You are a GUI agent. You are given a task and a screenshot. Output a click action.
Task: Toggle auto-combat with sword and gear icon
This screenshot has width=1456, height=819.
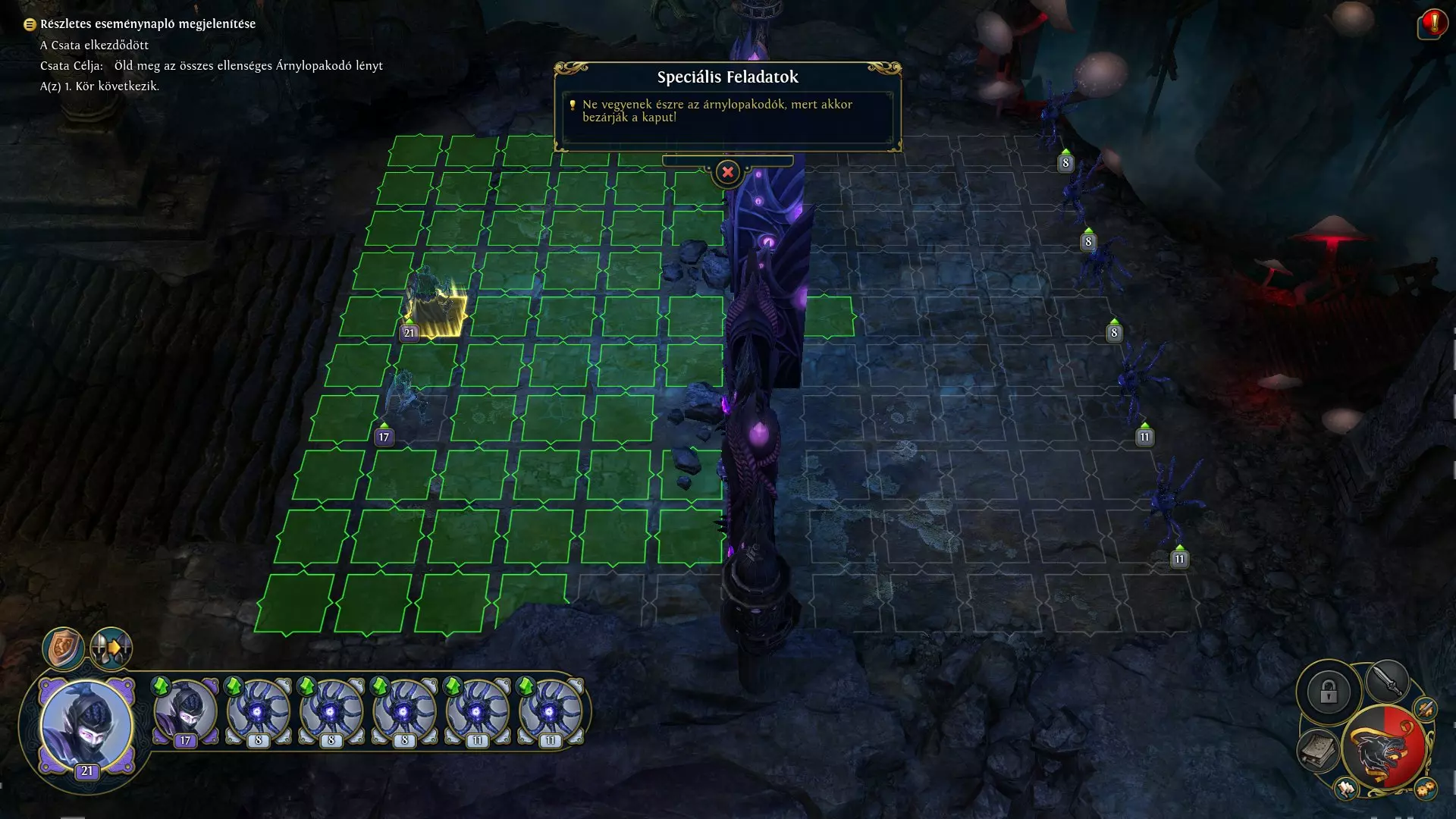(x=1426, y=708)
